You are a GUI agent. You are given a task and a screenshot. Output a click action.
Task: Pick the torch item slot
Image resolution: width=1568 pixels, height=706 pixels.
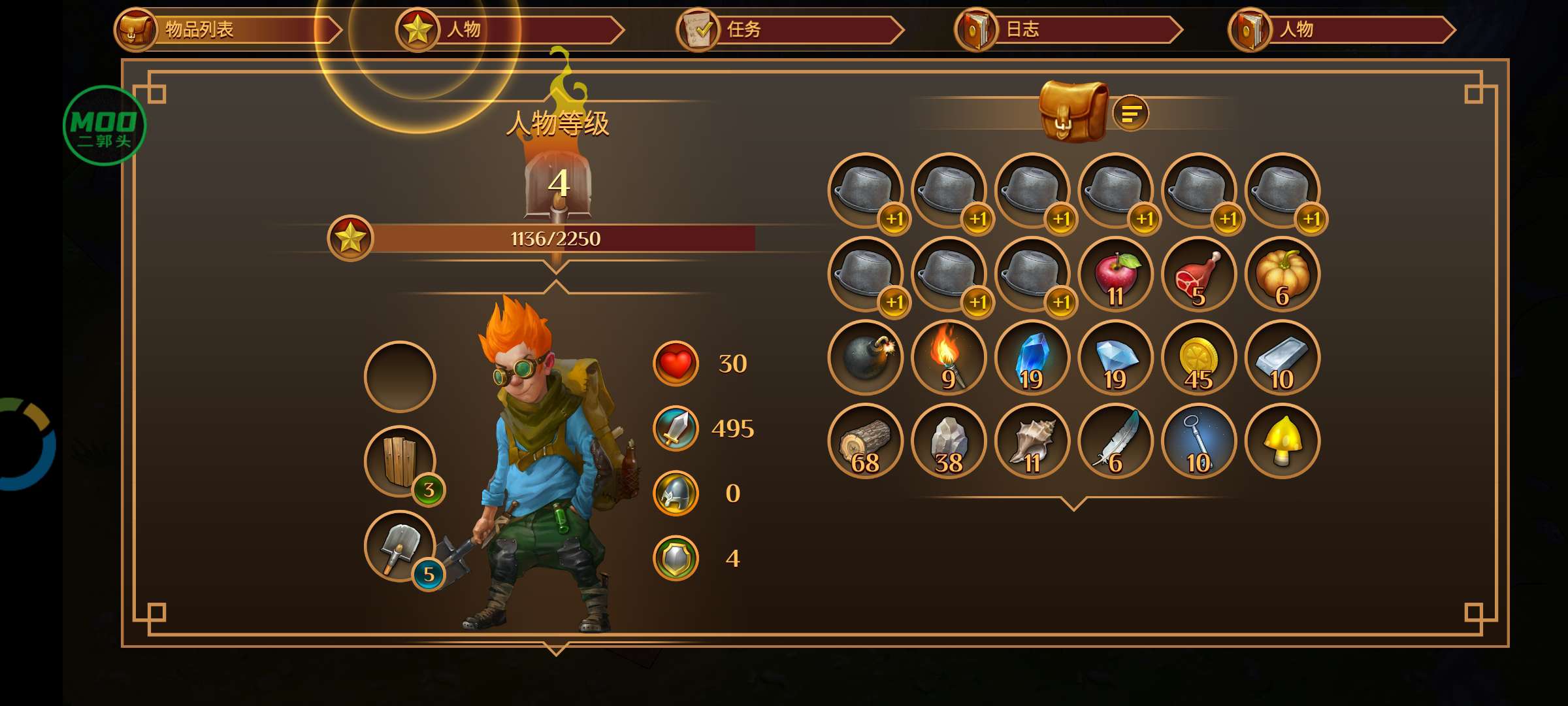click(949, 358)
